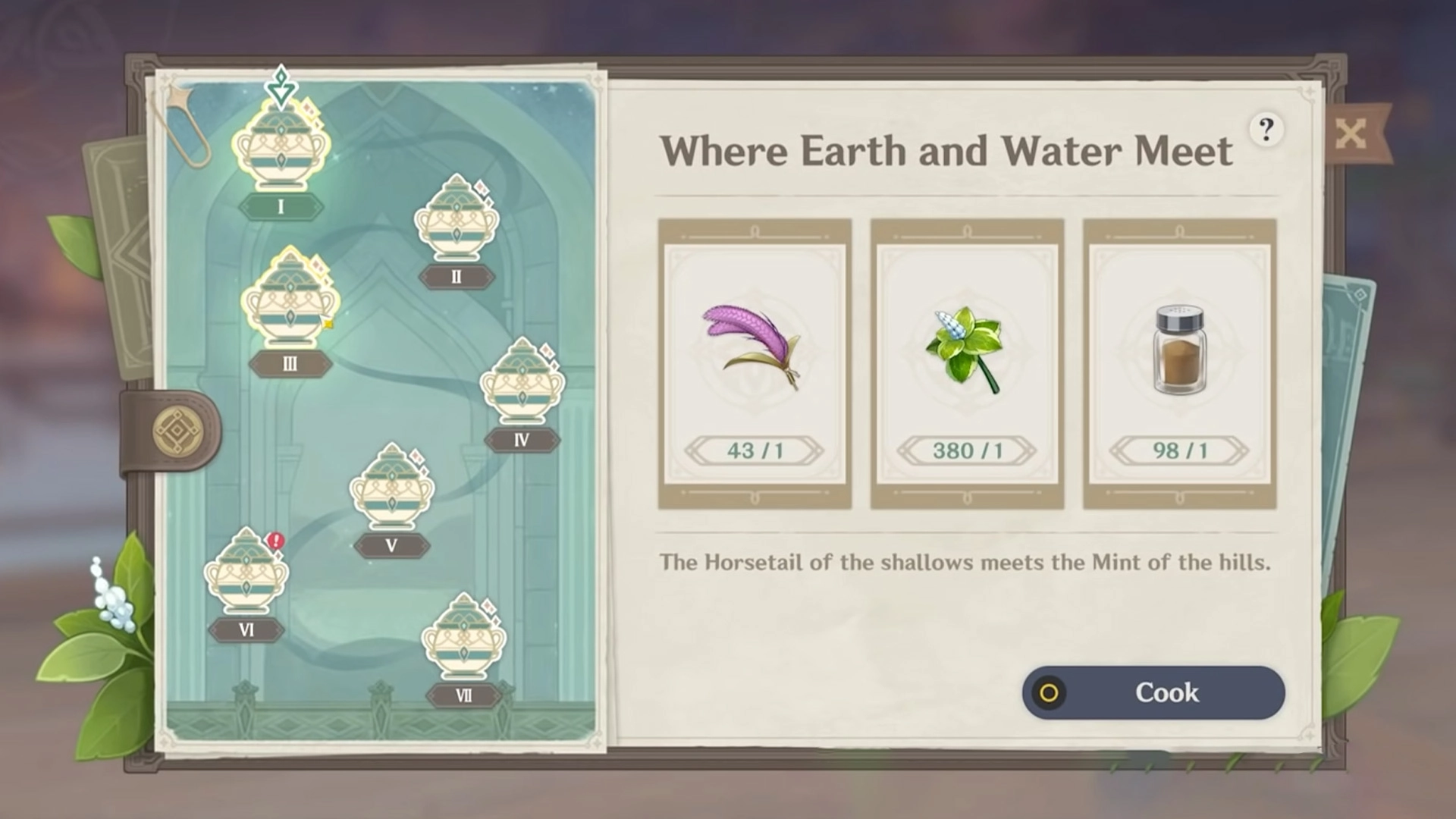Choose recipe pot II
The image size is (1456, 819).
(457, 220)
